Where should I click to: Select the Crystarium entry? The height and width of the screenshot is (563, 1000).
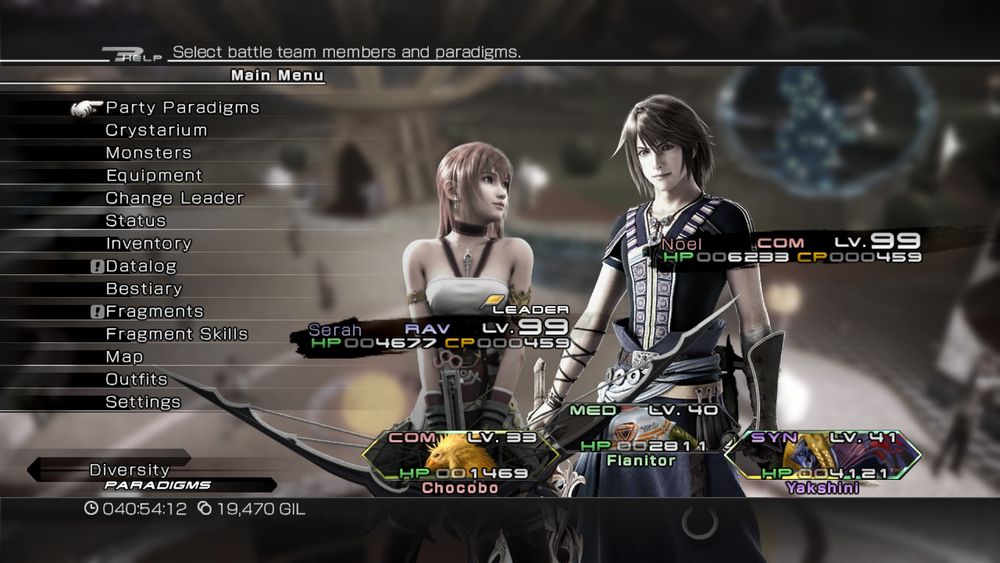coord(156,130)
